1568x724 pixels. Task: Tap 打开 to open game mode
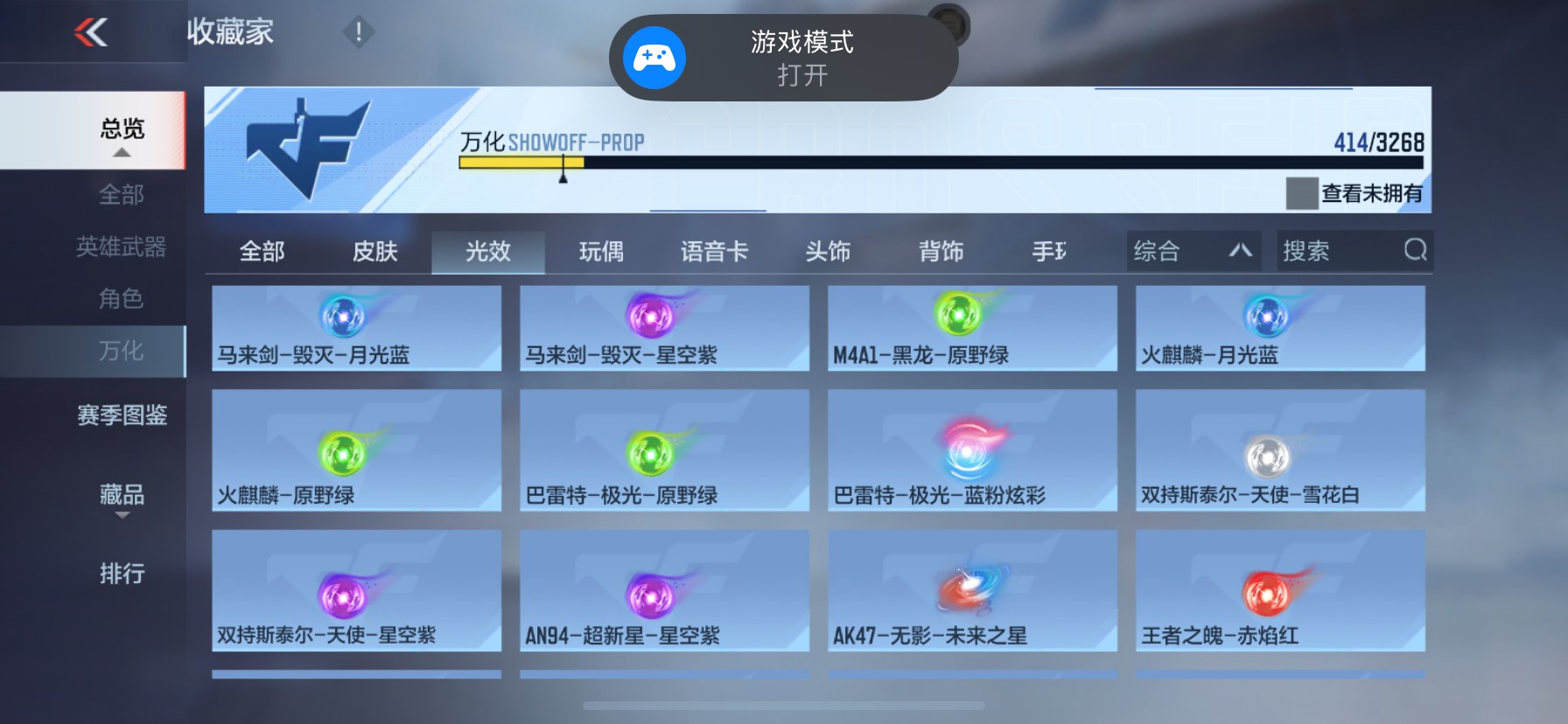(x=801, y=78)
